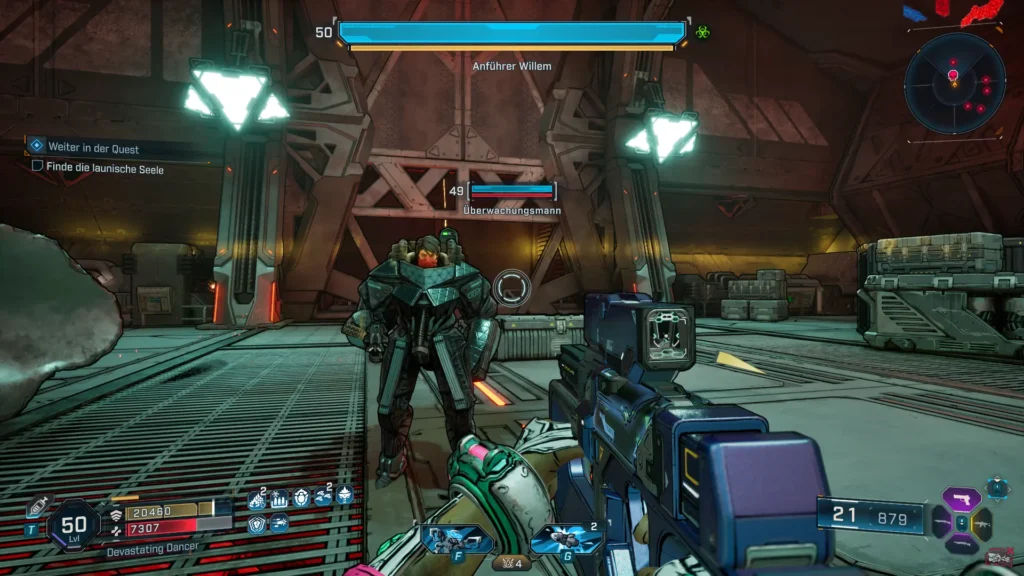Tick the 'Finde die launische Seele' objective checkbox

[38, 169]
